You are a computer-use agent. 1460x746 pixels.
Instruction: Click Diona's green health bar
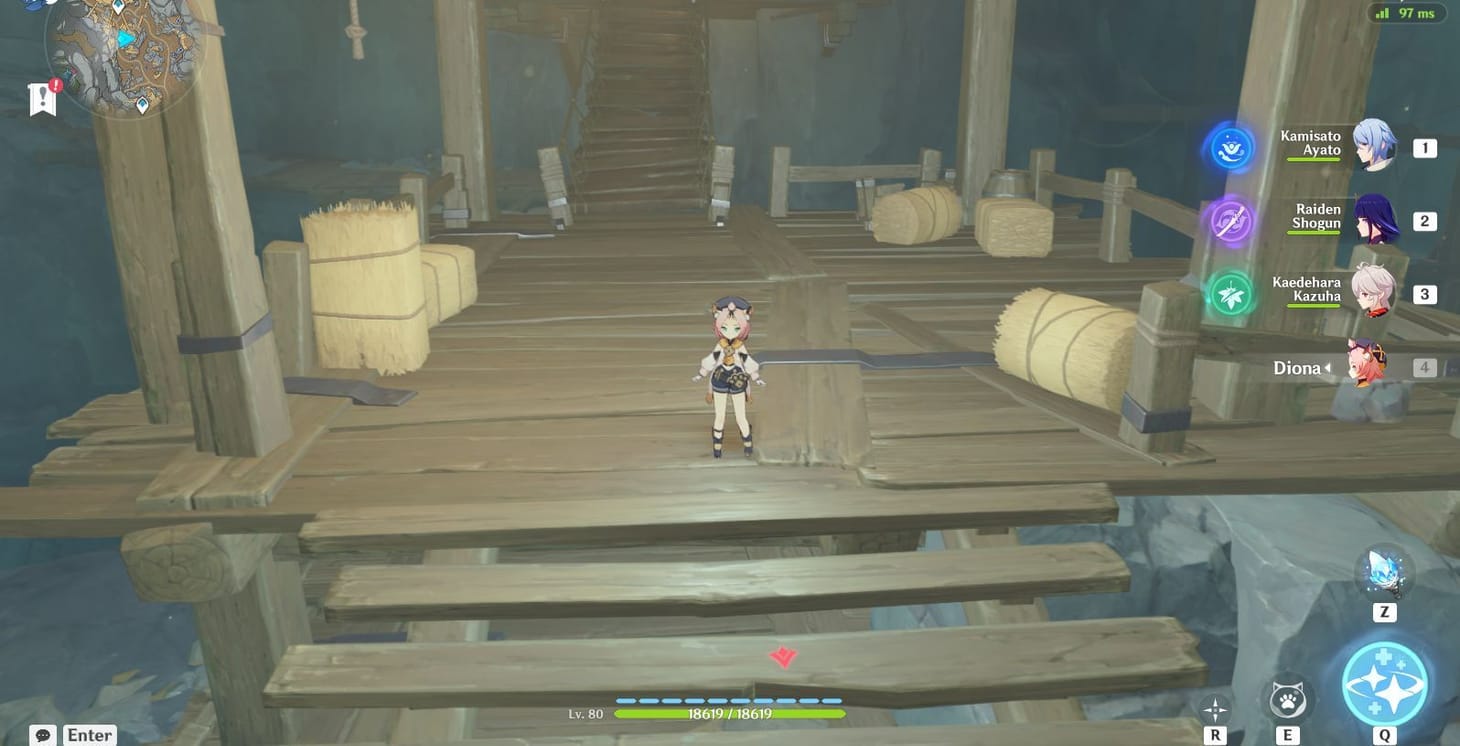tap(728, 714)
